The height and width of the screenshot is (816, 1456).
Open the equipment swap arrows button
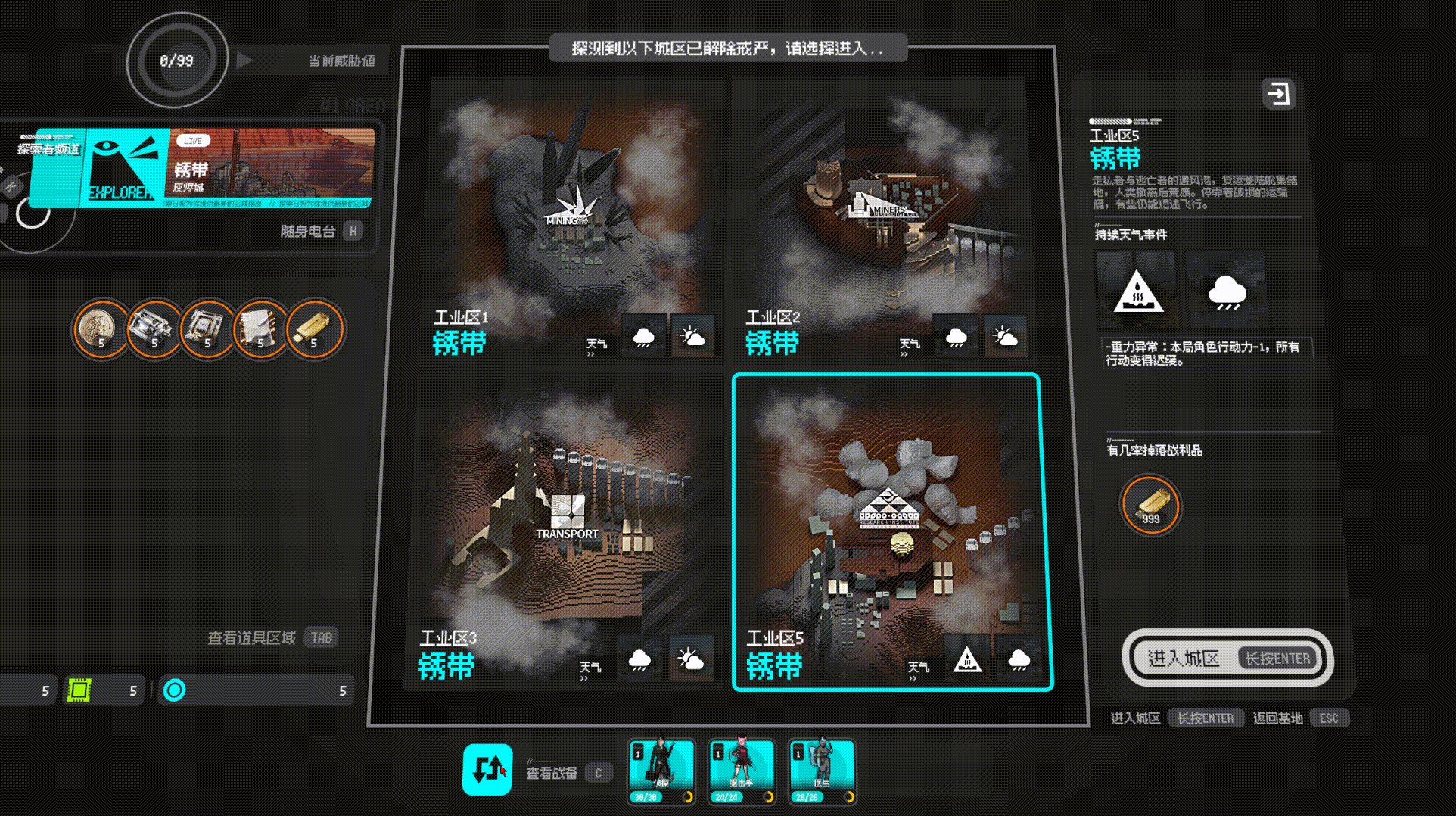coord(487,769)
